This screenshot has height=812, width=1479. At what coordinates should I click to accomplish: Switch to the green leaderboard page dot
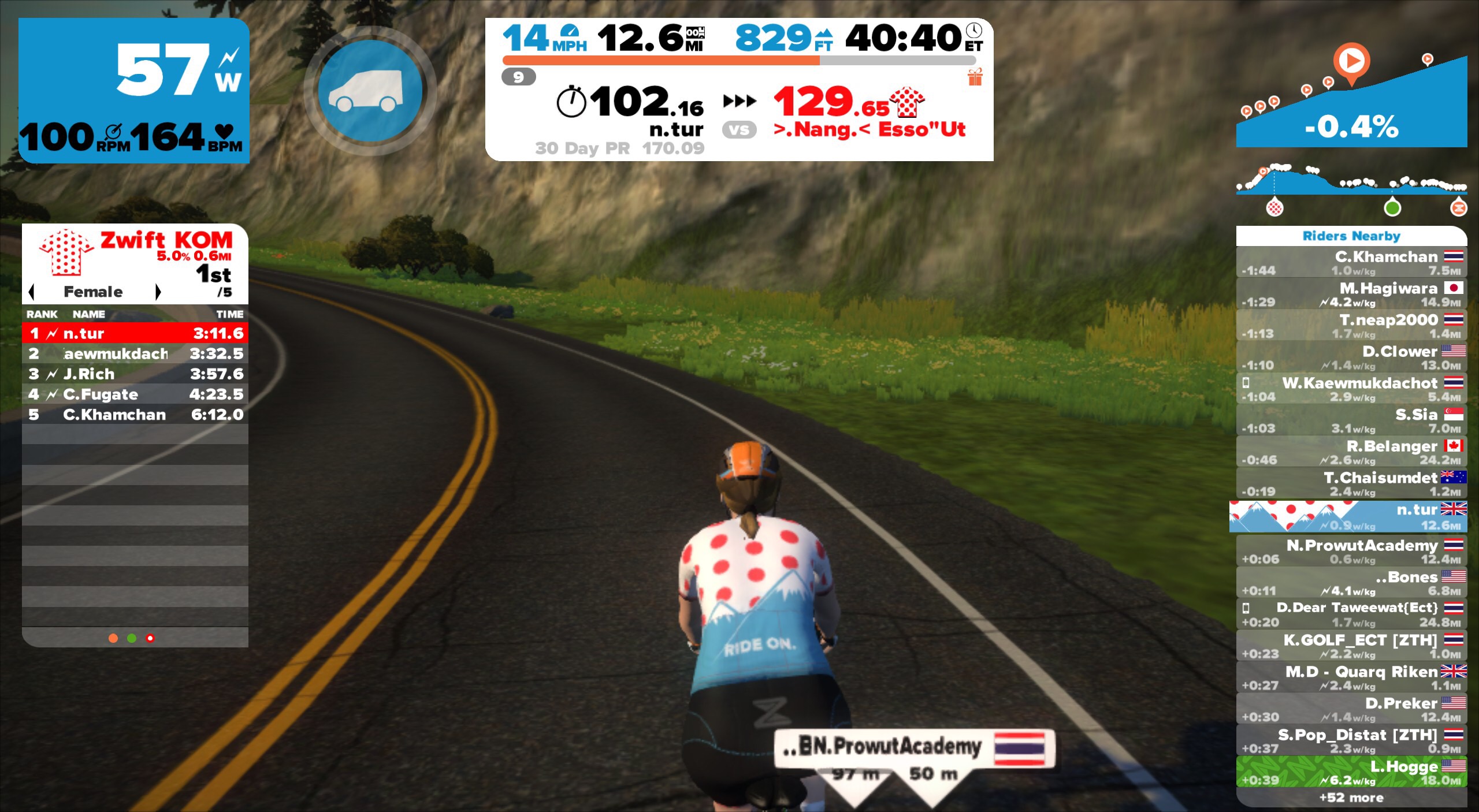pos(132,638)
